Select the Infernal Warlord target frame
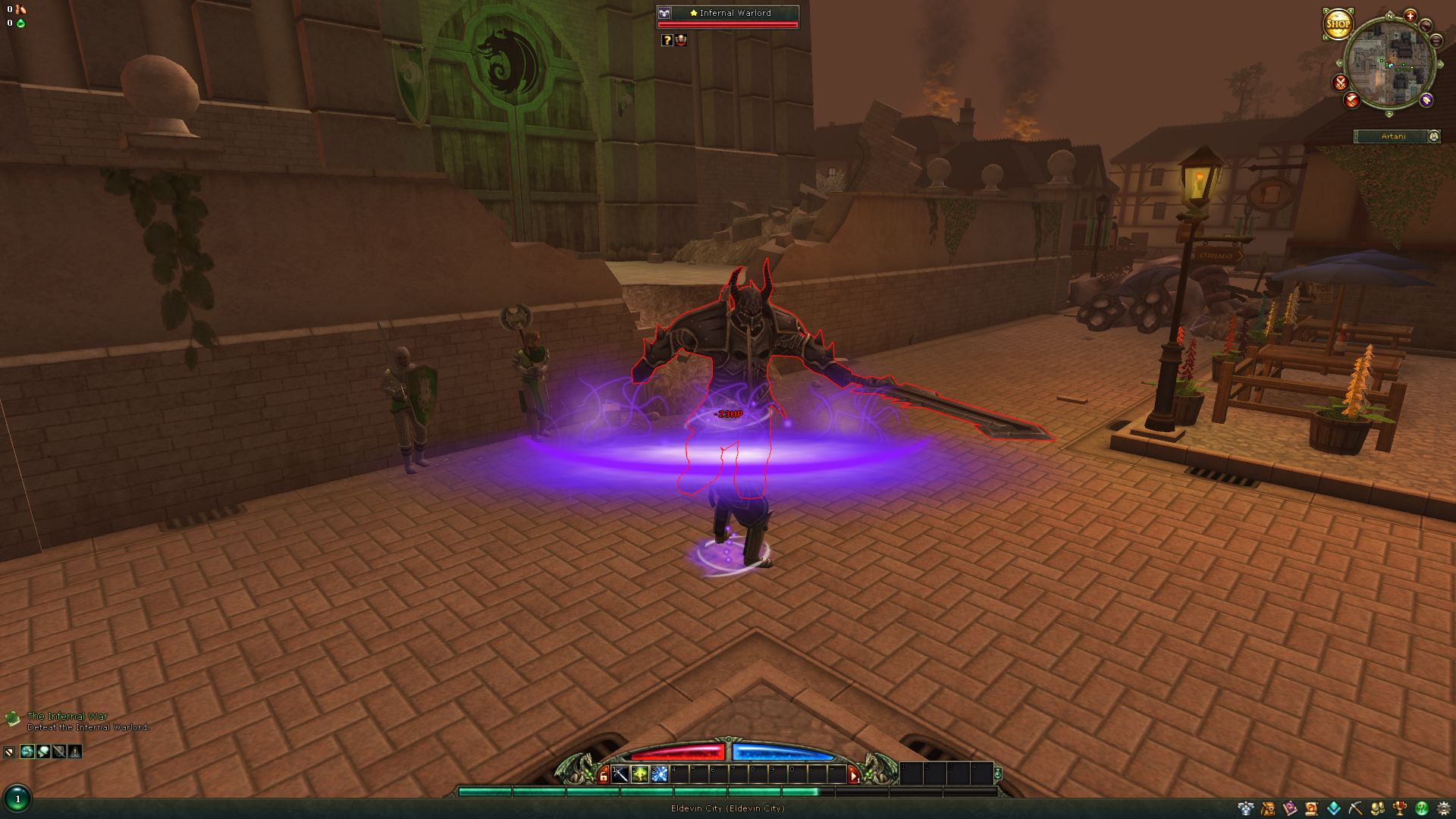This screenshot has height=819, width=1456. 726,17
